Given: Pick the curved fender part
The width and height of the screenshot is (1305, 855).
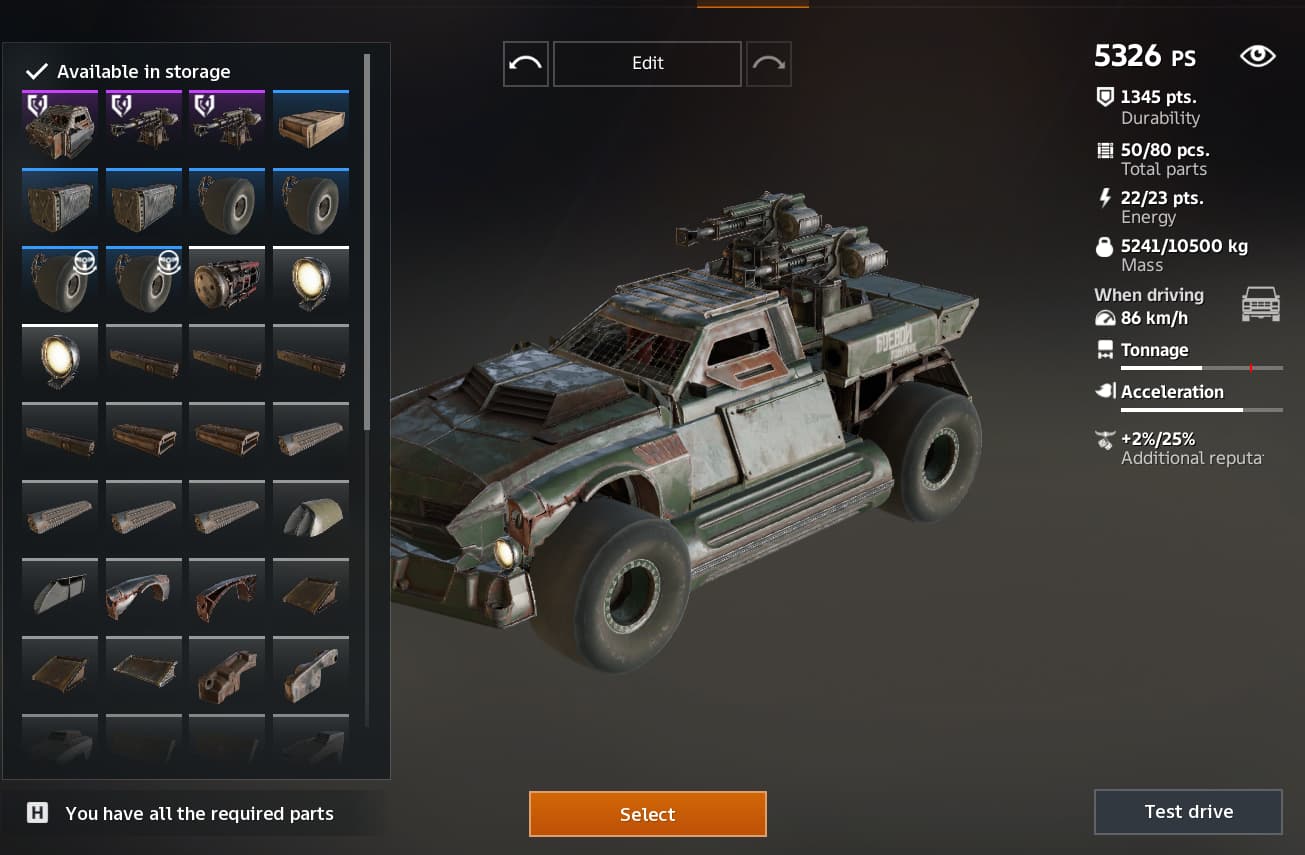Looking at the screenshot, I should pos(144,595).
